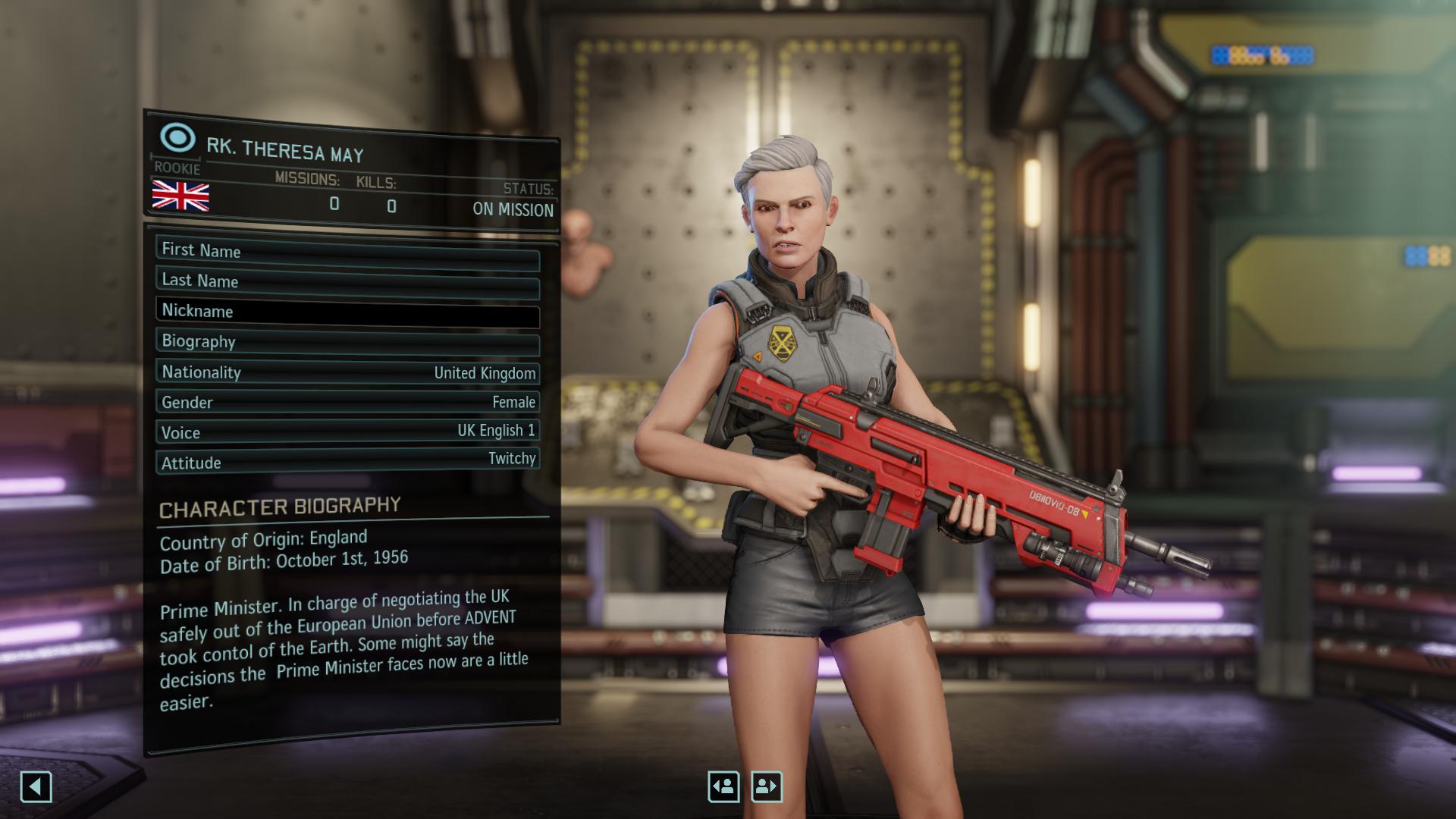Select the Last Name entry
Screen dimensions: 1456x819
click(347, 282)
